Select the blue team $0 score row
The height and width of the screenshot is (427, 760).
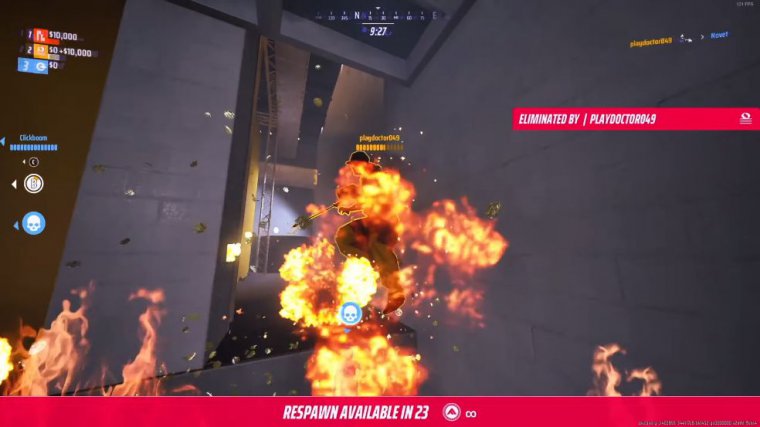pos(45,66)
